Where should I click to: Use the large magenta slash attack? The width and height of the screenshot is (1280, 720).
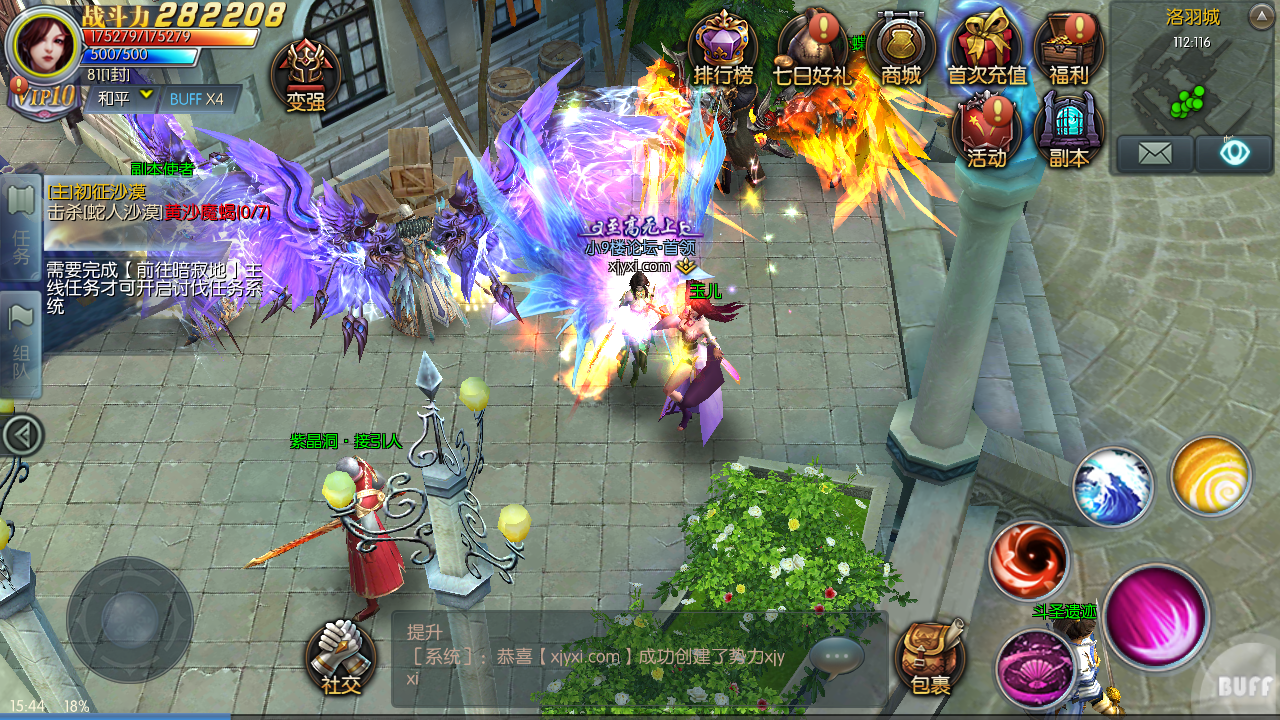[1157, 617]
